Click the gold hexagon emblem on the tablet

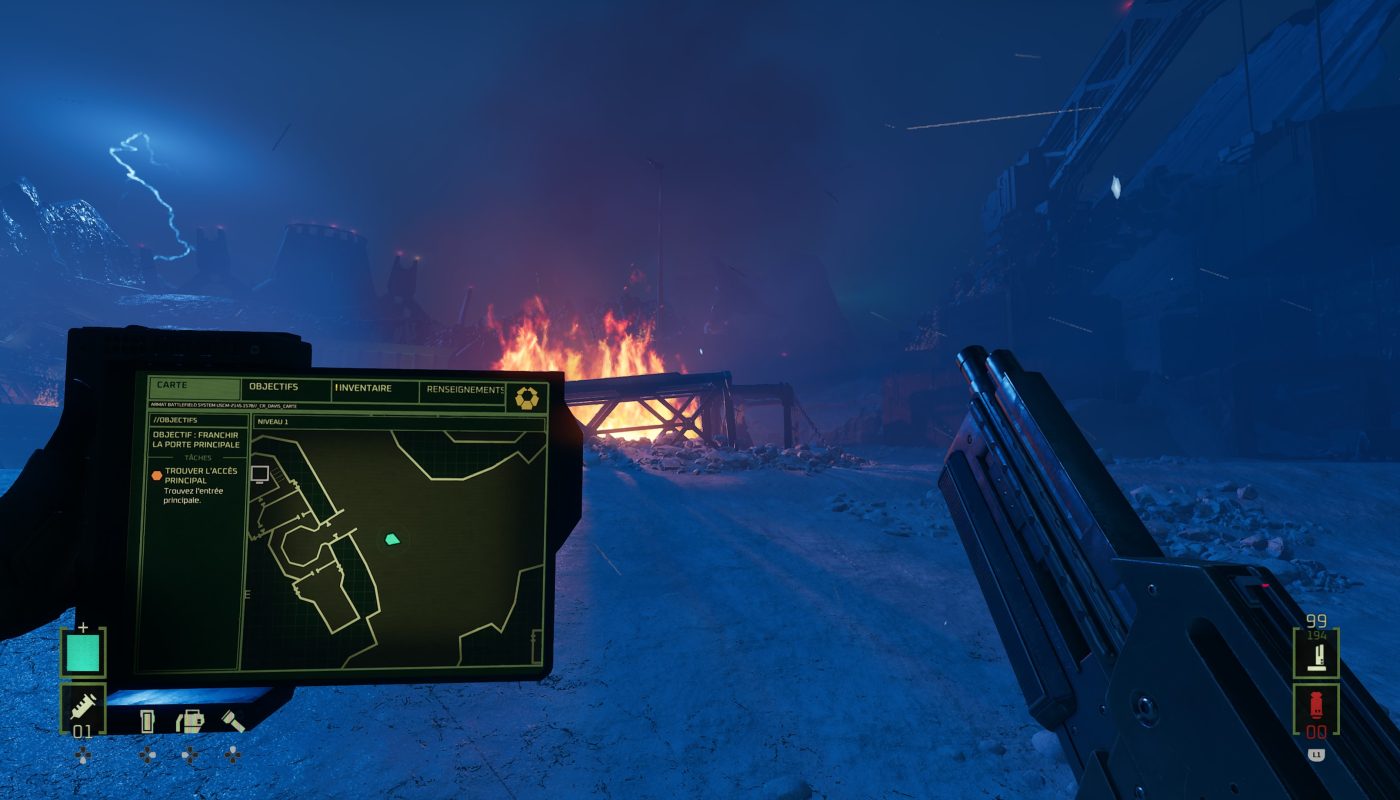(x=526, y=398)
